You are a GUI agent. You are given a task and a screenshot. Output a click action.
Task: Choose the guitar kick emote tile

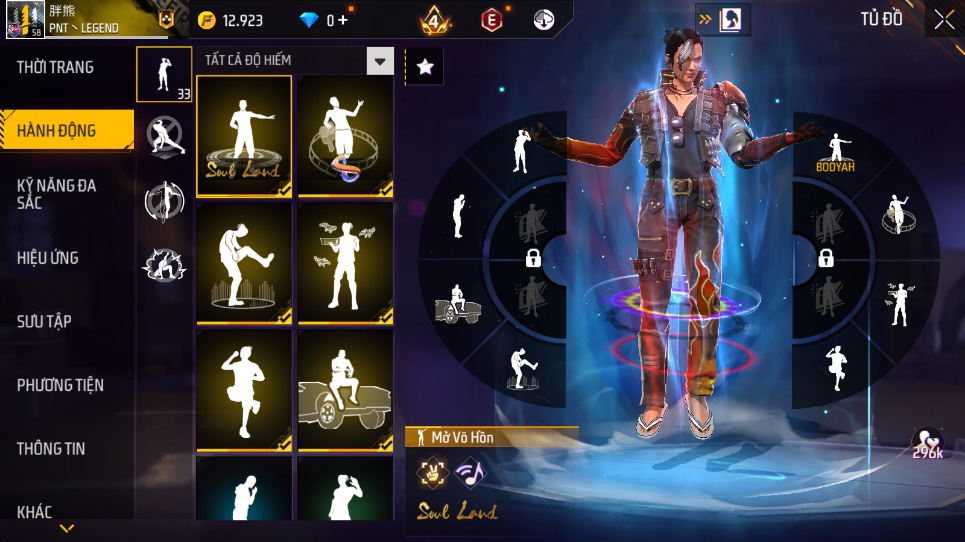point(244,264)
